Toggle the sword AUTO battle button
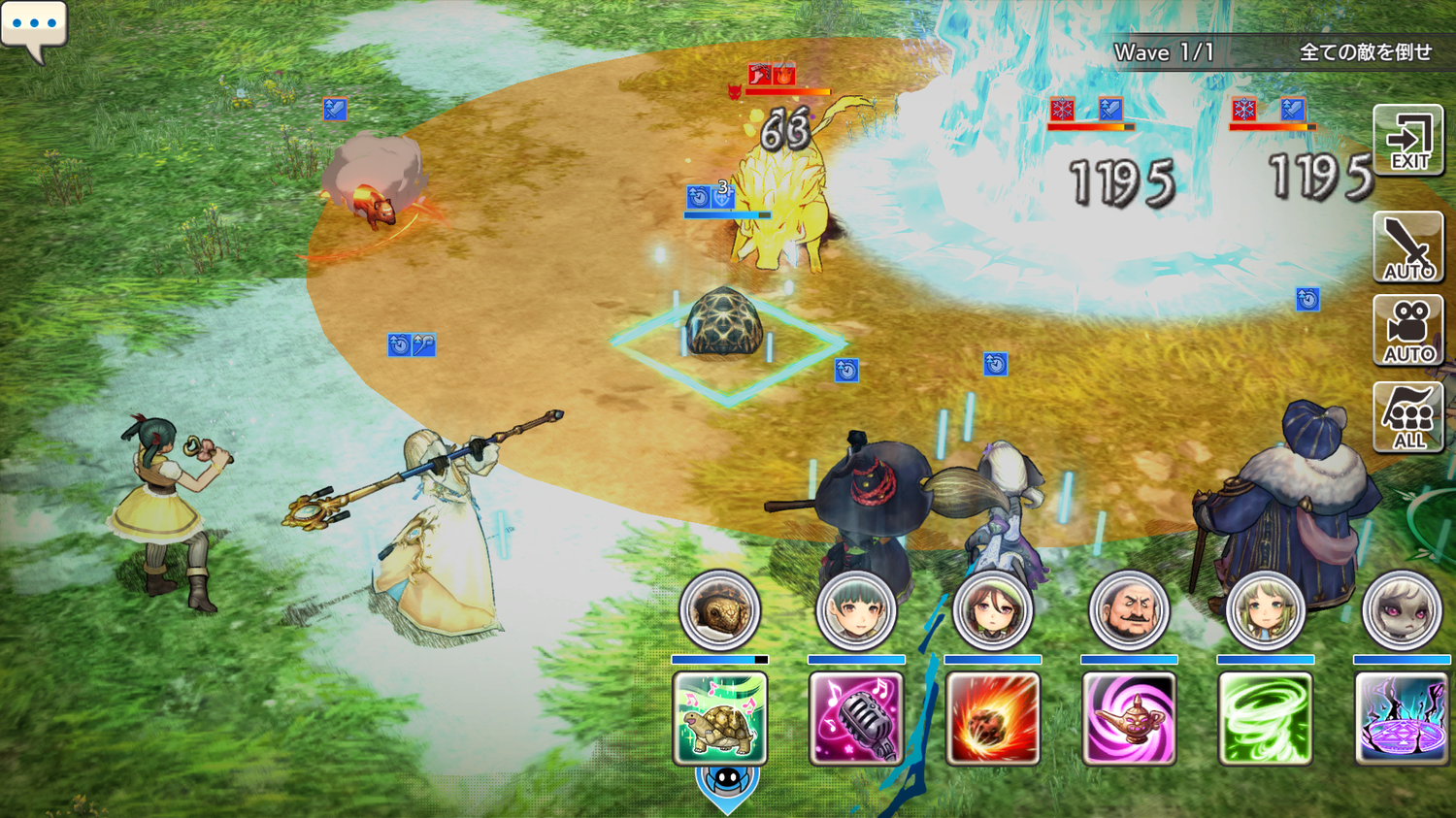1456x818 pixels. coord(1408,247)
